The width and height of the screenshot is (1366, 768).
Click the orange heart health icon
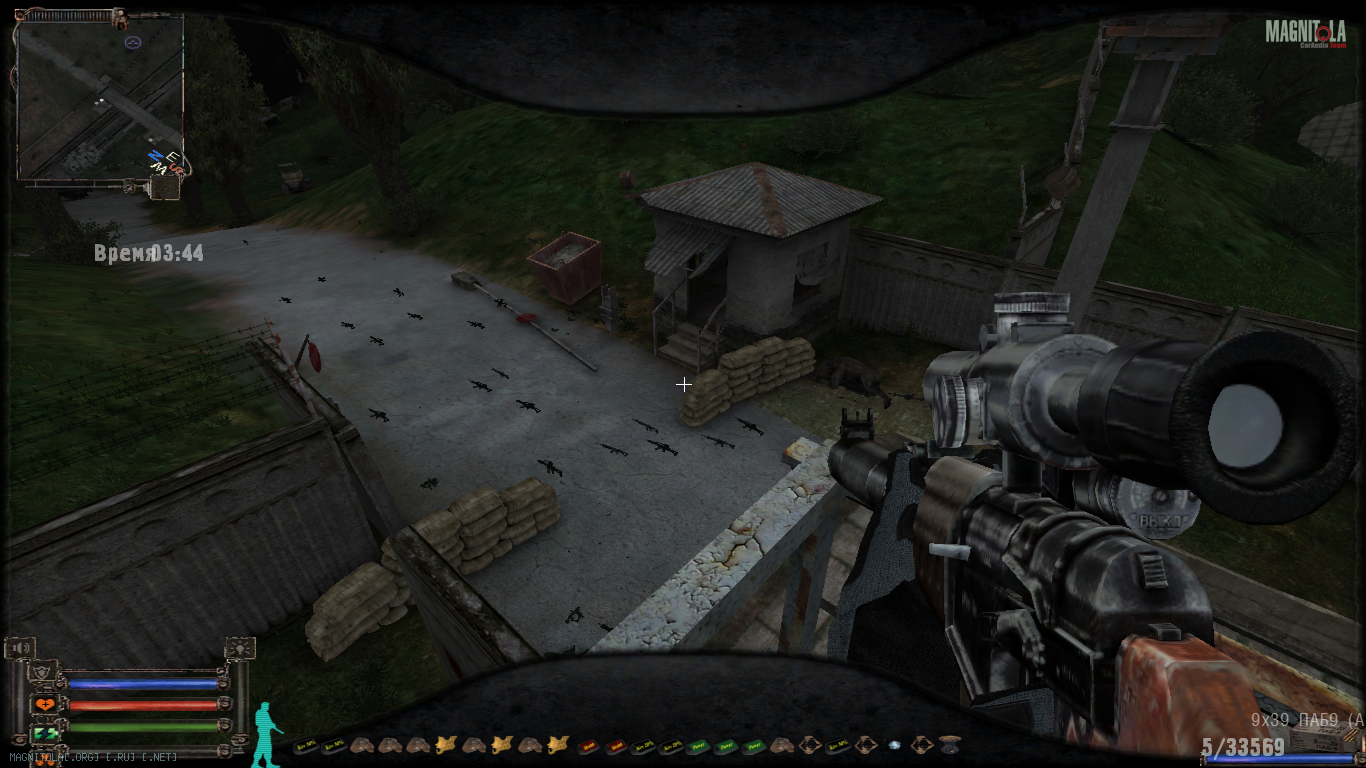point(43,705)
